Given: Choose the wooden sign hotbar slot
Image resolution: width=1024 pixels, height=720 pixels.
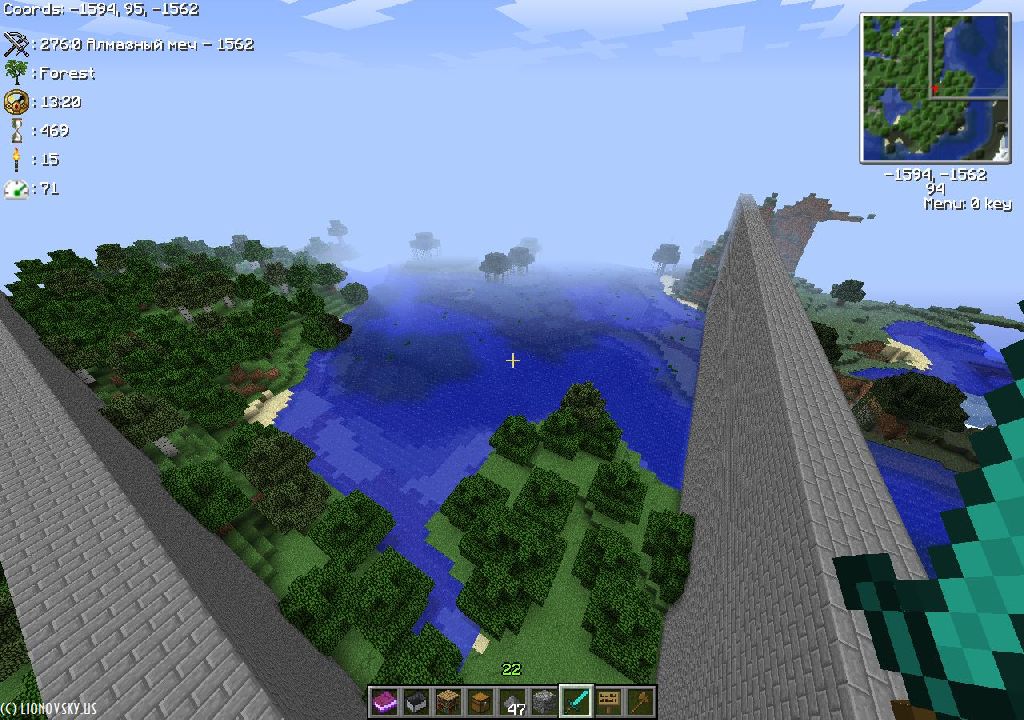Looking at the screenshot, I should pos(609,702).
